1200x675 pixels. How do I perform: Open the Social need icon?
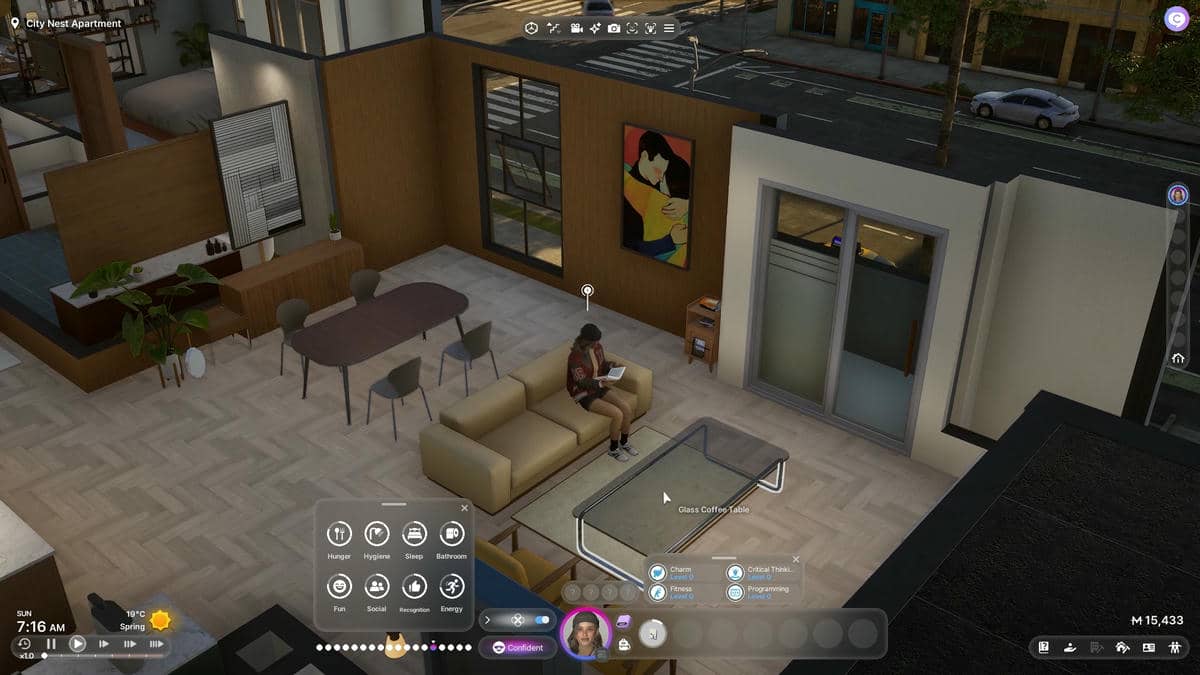coord(376,586)
